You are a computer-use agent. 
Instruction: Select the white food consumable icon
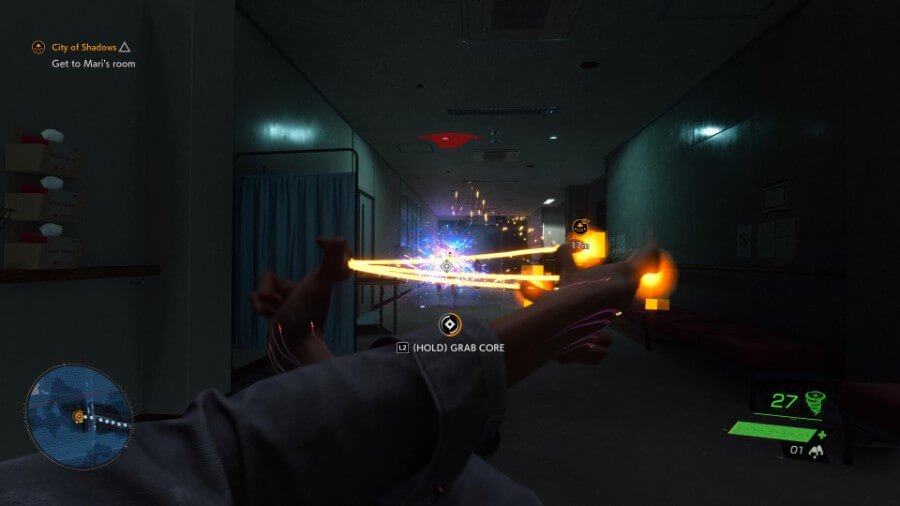click(816, 452)
